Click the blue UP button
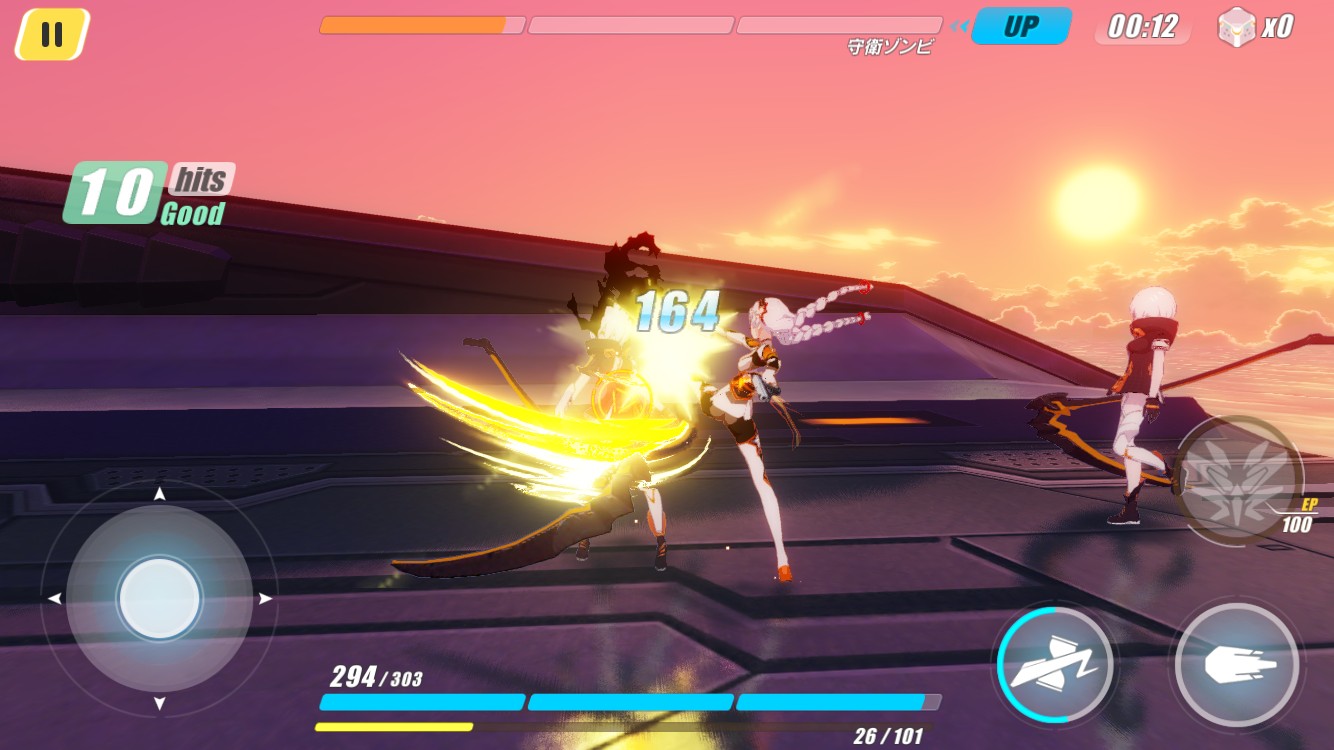The width and height of the screenshot is (1334, 750). point(1021,26)
